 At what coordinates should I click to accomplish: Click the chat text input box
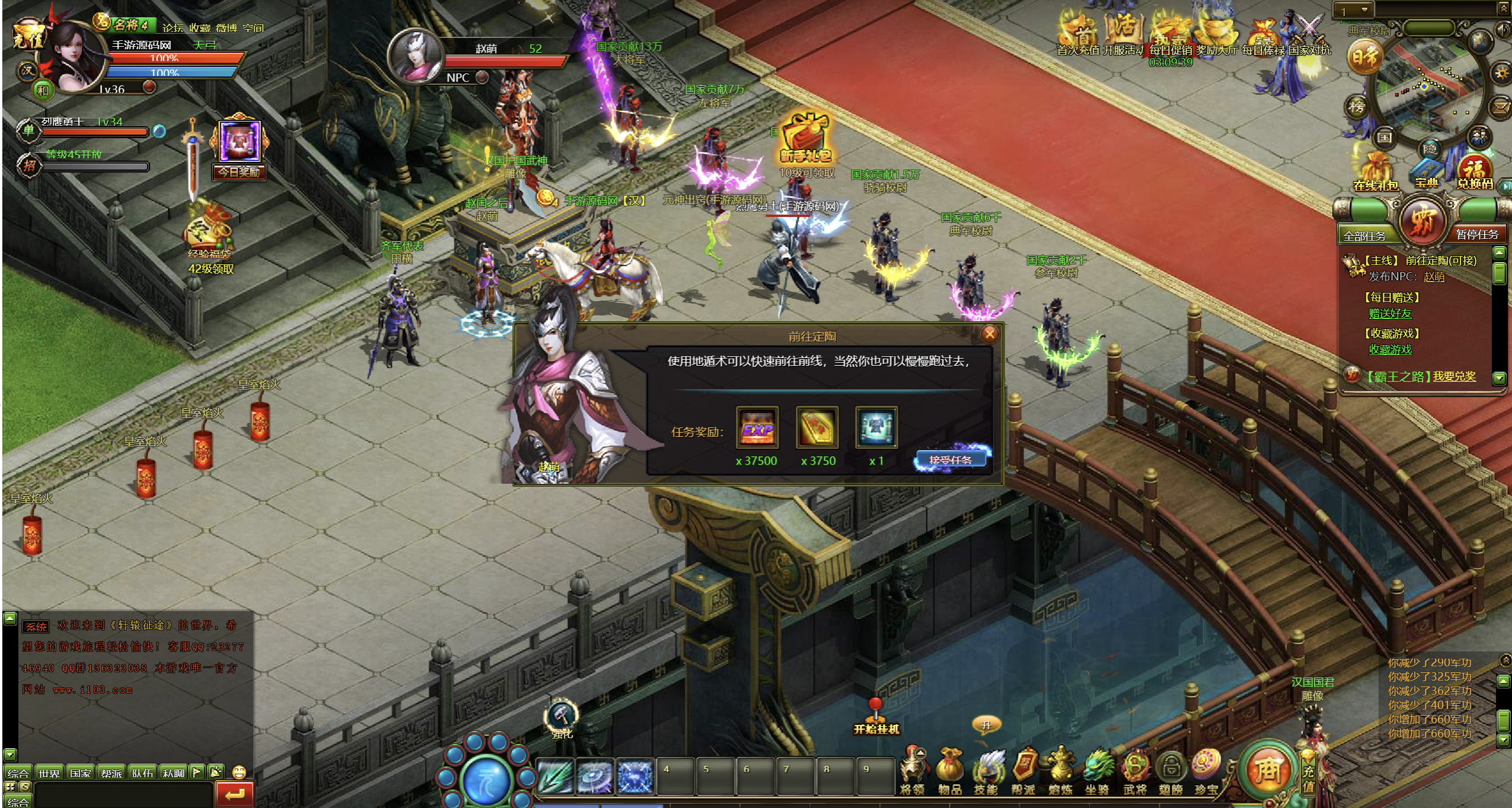tap(123, 793)
